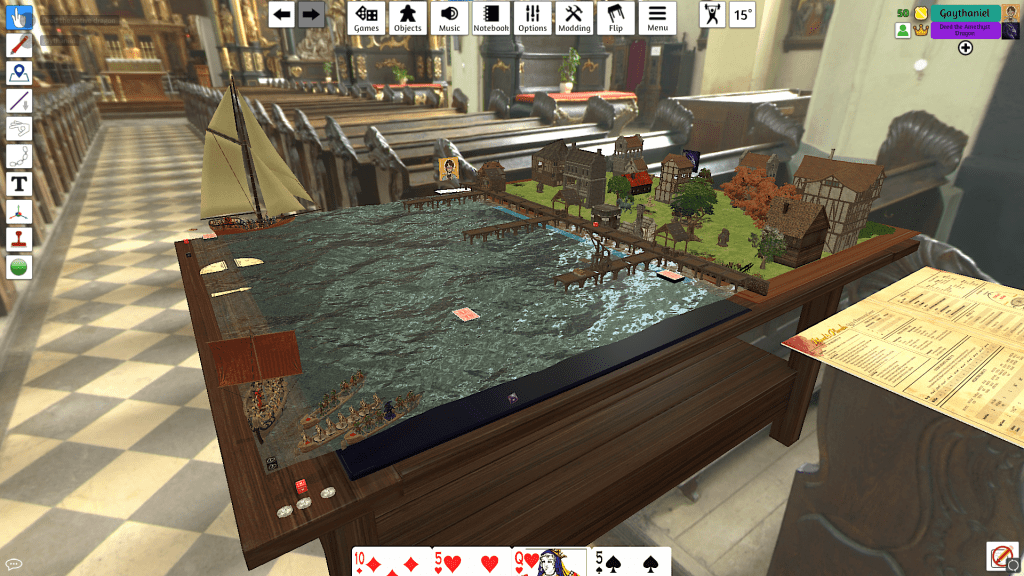The height and width of the screenshot is (576, 1024).
Task: Select the chain joint tool
Action: click(19, 156)
